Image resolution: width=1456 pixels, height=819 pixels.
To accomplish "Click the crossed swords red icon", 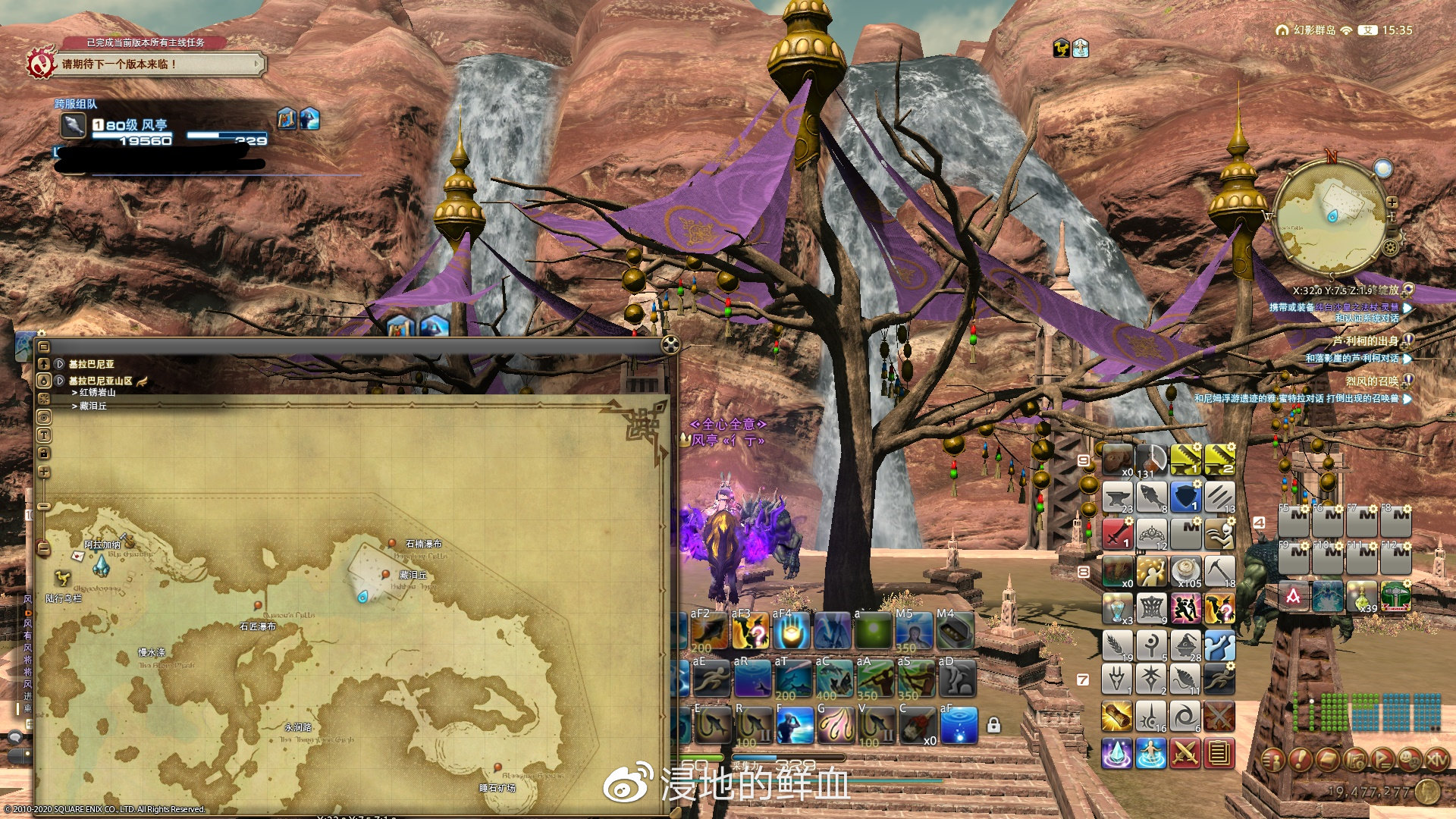I will [x=1185, y=753].
